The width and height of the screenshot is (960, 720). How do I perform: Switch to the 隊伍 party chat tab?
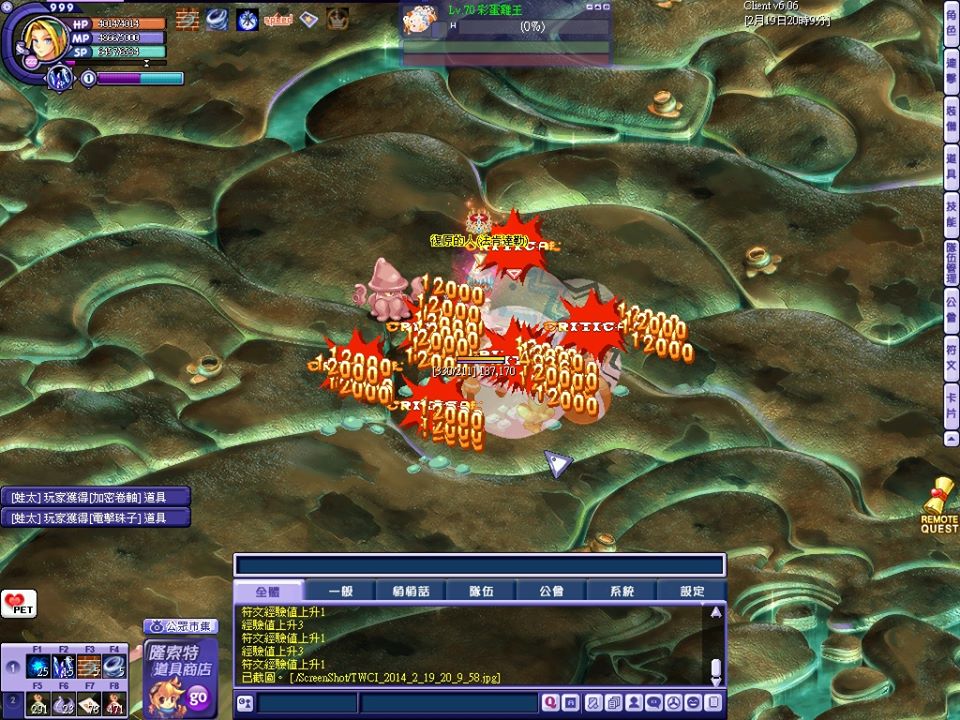pos(481,591)
